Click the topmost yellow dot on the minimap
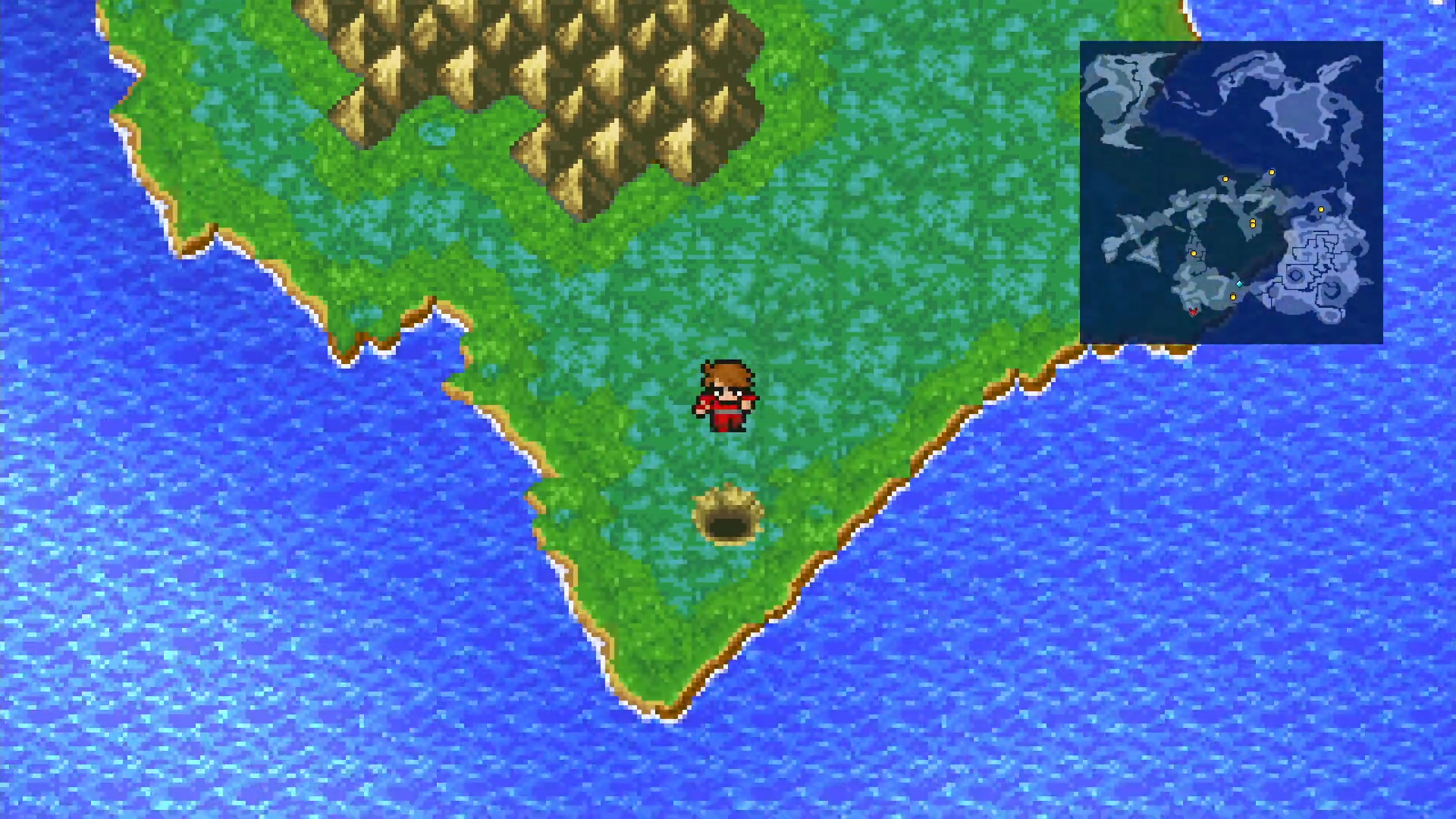This screenshot has height=819, width=1456. pyautogui.click(x=1272, y=171)
